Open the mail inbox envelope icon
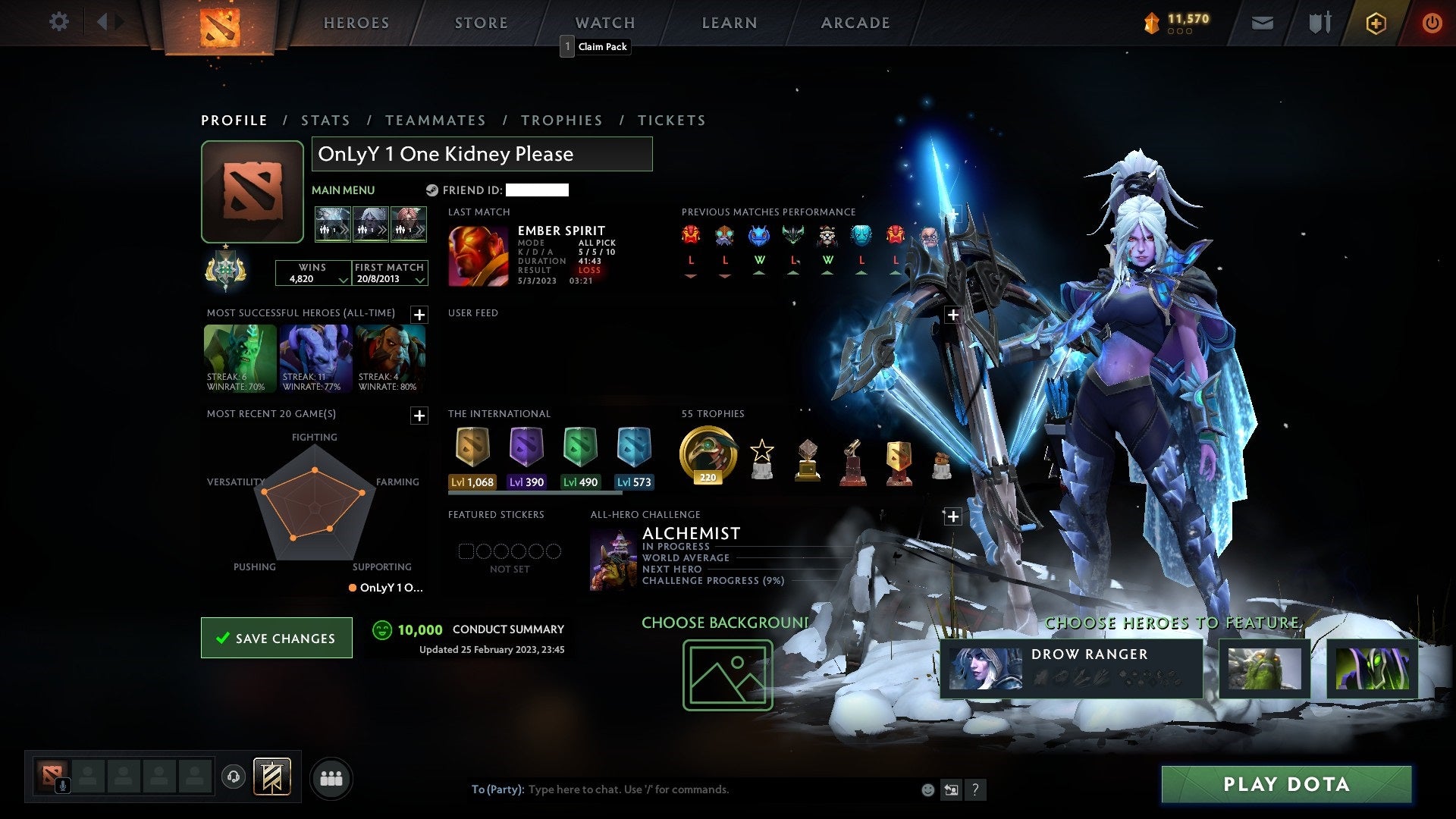The width and height of the screenshot is (1456, 819). (1261, 23)
